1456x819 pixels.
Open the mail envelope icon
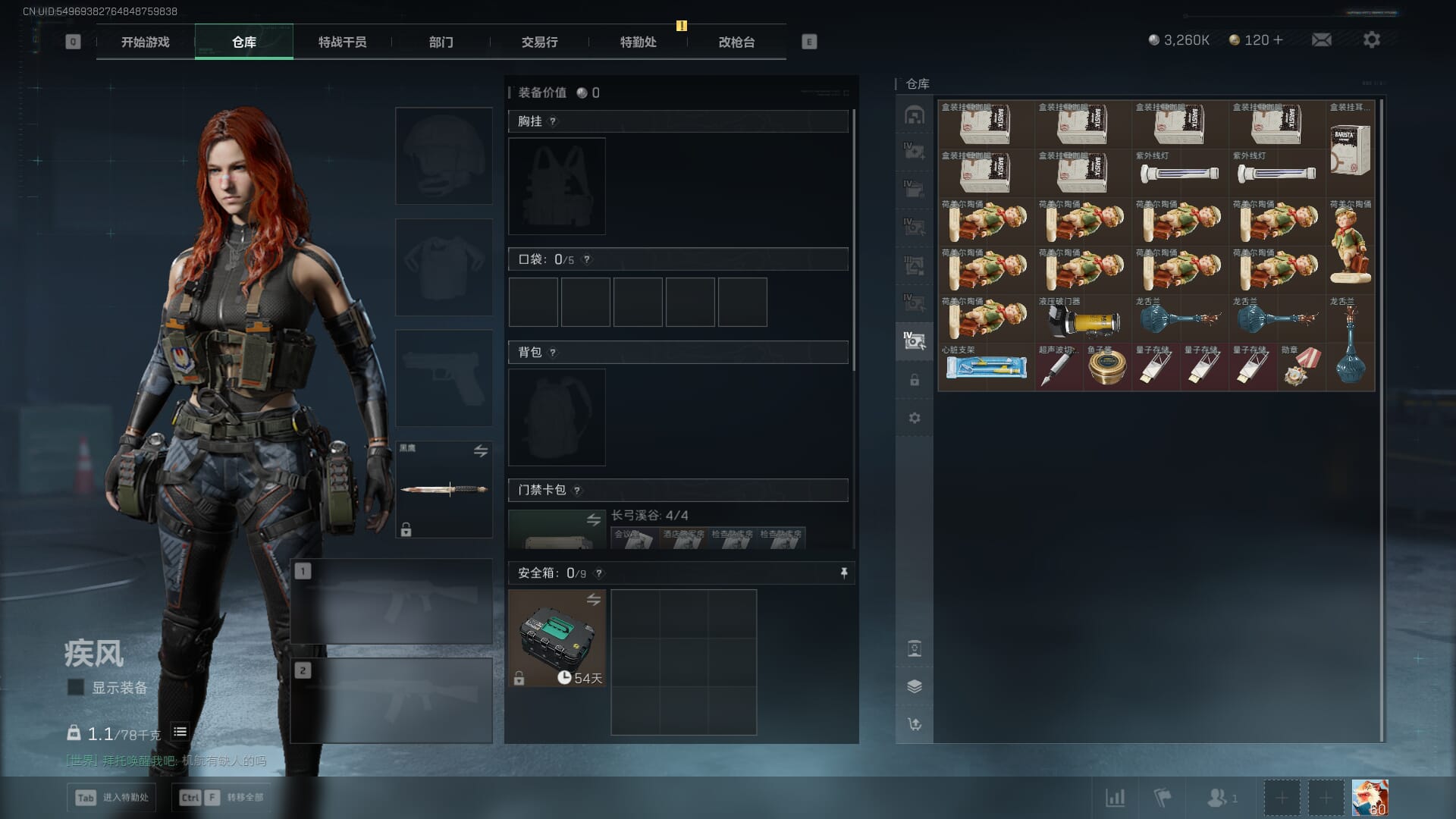tap(1322, 39)
